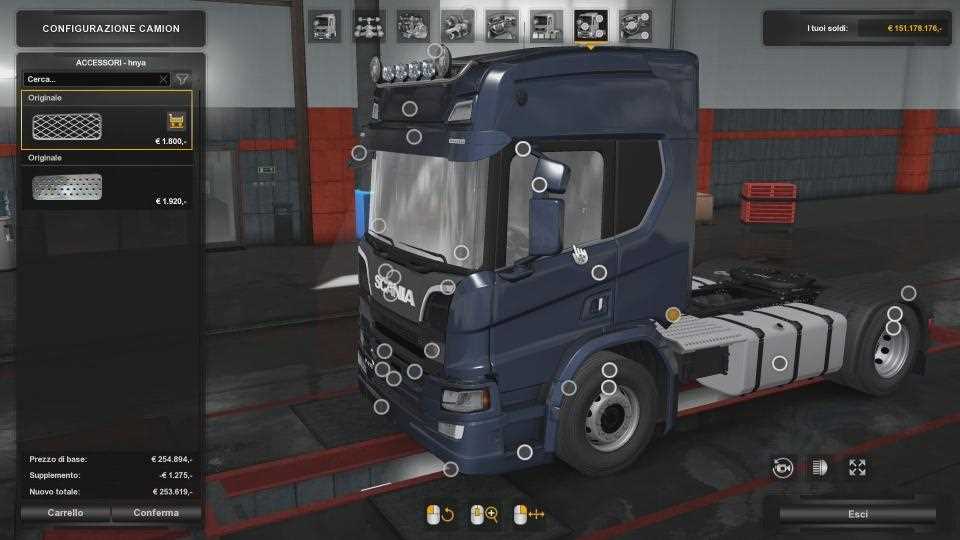The height and width of the screenshot is (540, 960).
Task: Open the accessory filter funnel
Action: point(182,79)
